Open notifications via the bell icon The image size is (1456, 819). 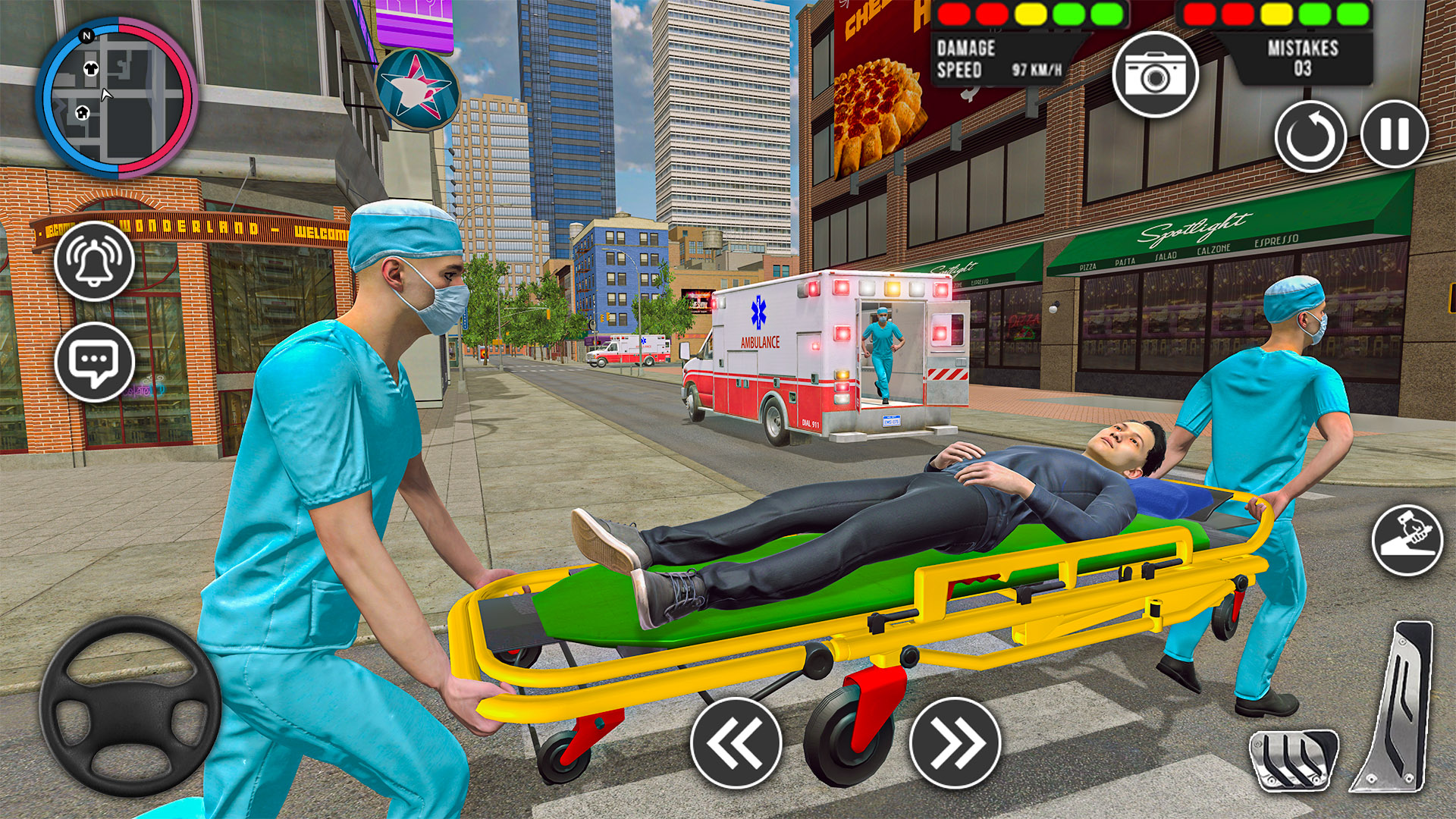click(x=94, y=262)
